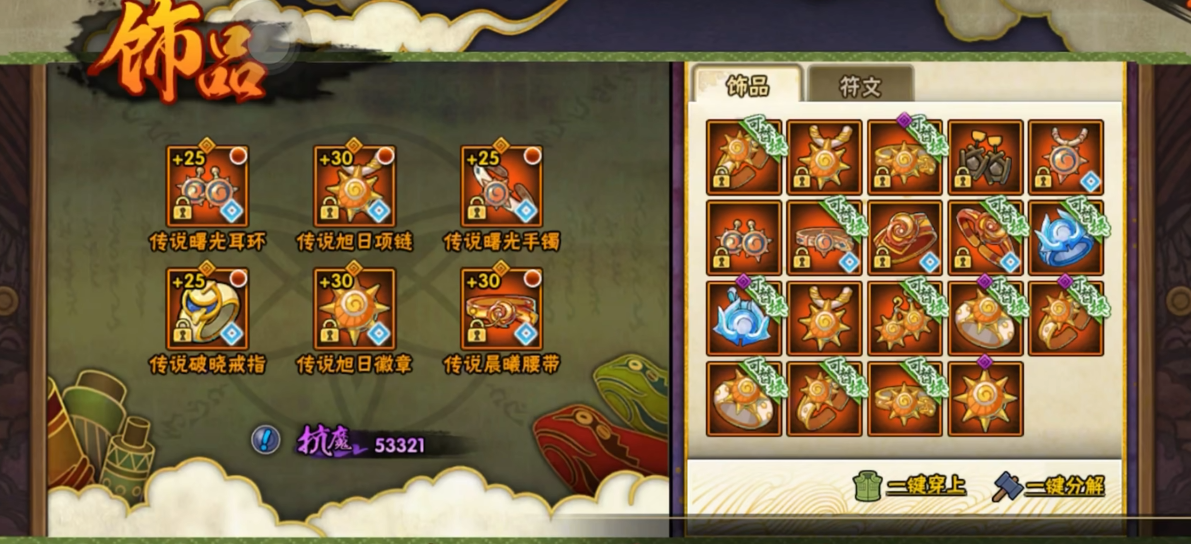1191x544 pixels.
Task: Open equipped 传说破晓戒指 ring slot
Action: pyautogui.click(x=208, y=308)
